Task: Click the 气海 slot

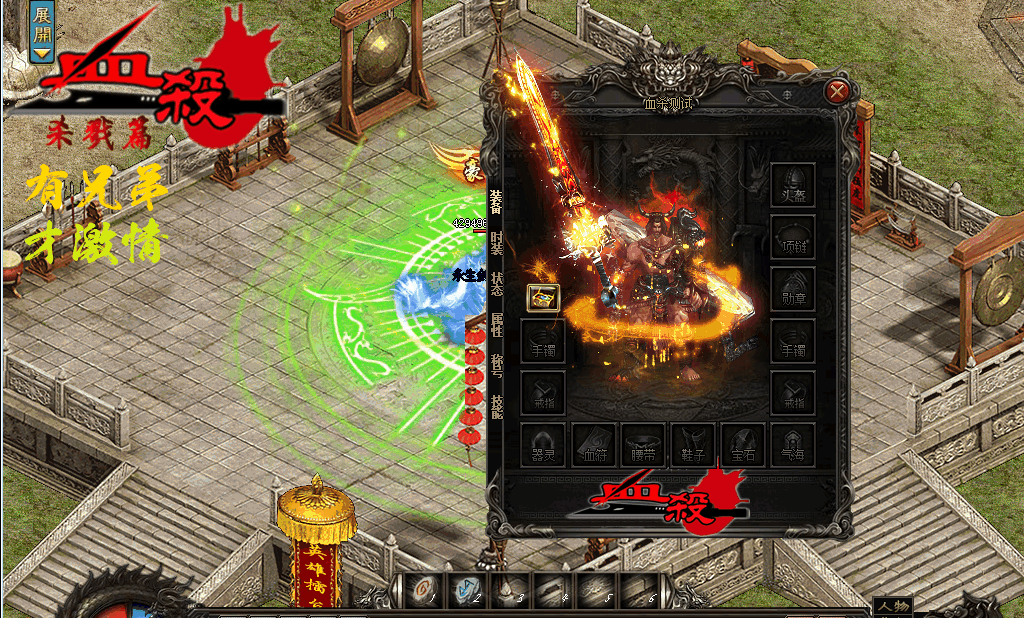Action: 793,445
